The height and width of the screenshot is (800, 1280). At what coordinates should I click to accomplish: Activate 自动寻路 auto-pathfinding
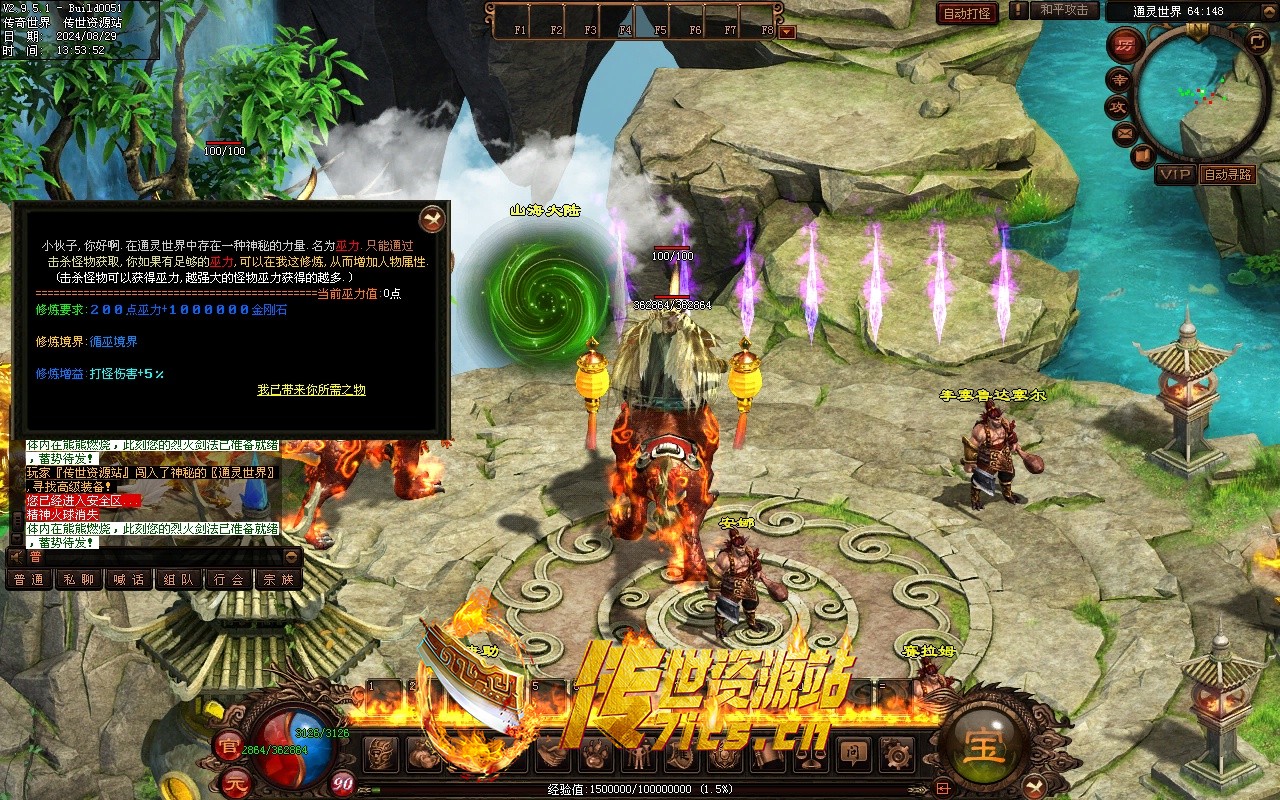tap(1227, 174)
